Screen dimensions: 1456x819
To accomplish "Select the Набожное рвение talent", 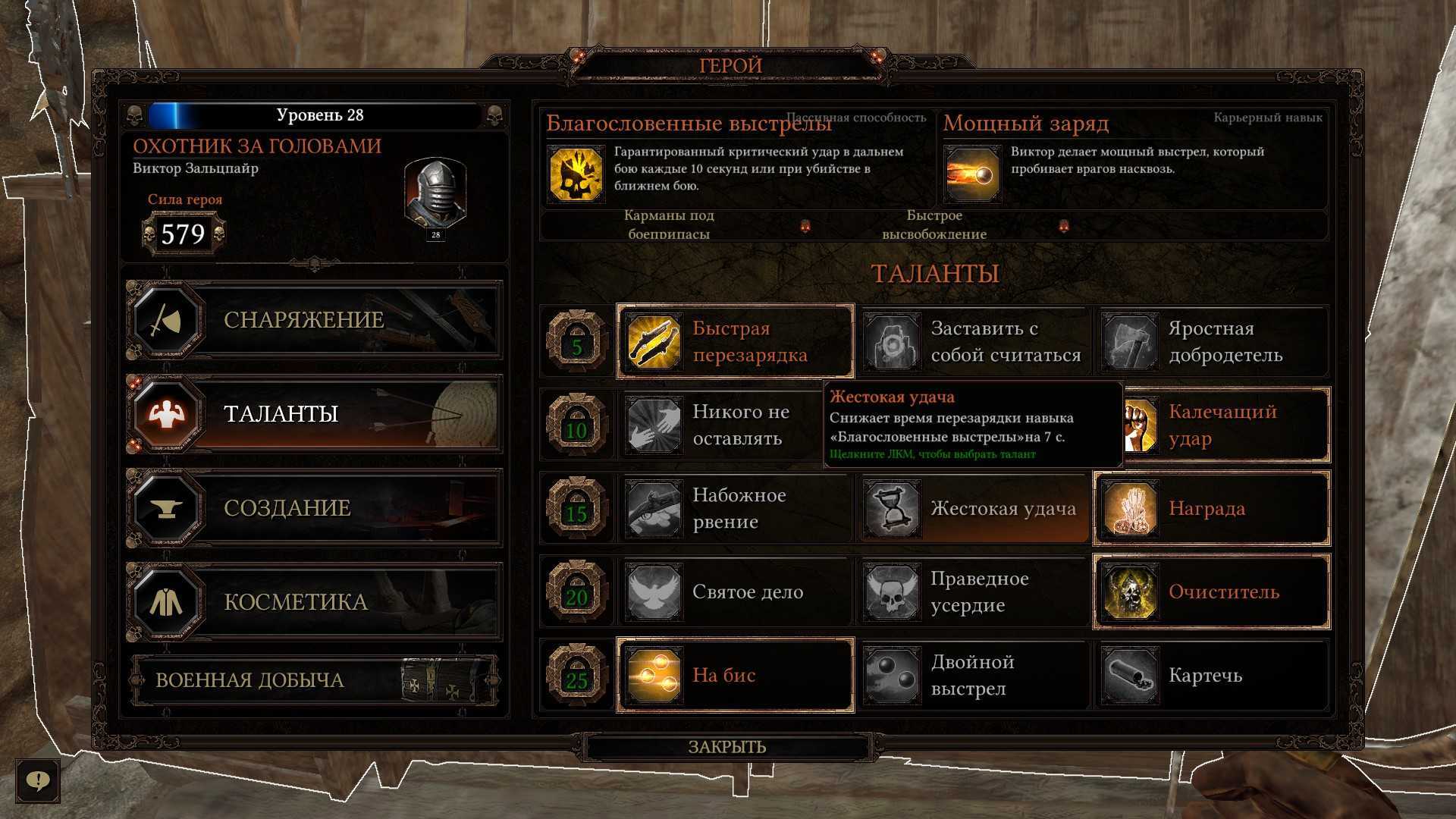I will tap(735, 509).
